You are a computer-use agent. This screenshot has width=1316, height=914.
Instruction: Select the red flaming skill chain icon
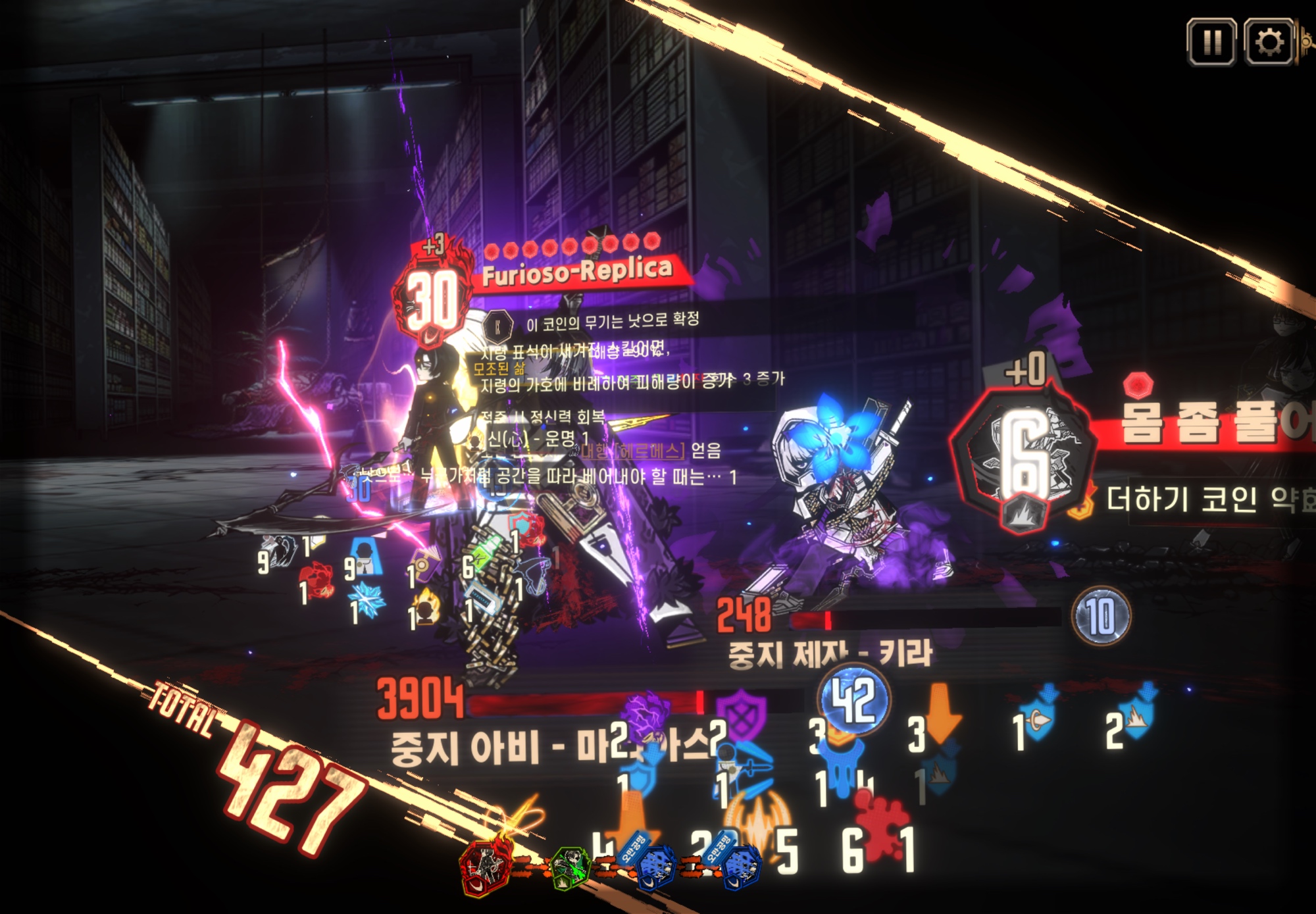[486, 867]
